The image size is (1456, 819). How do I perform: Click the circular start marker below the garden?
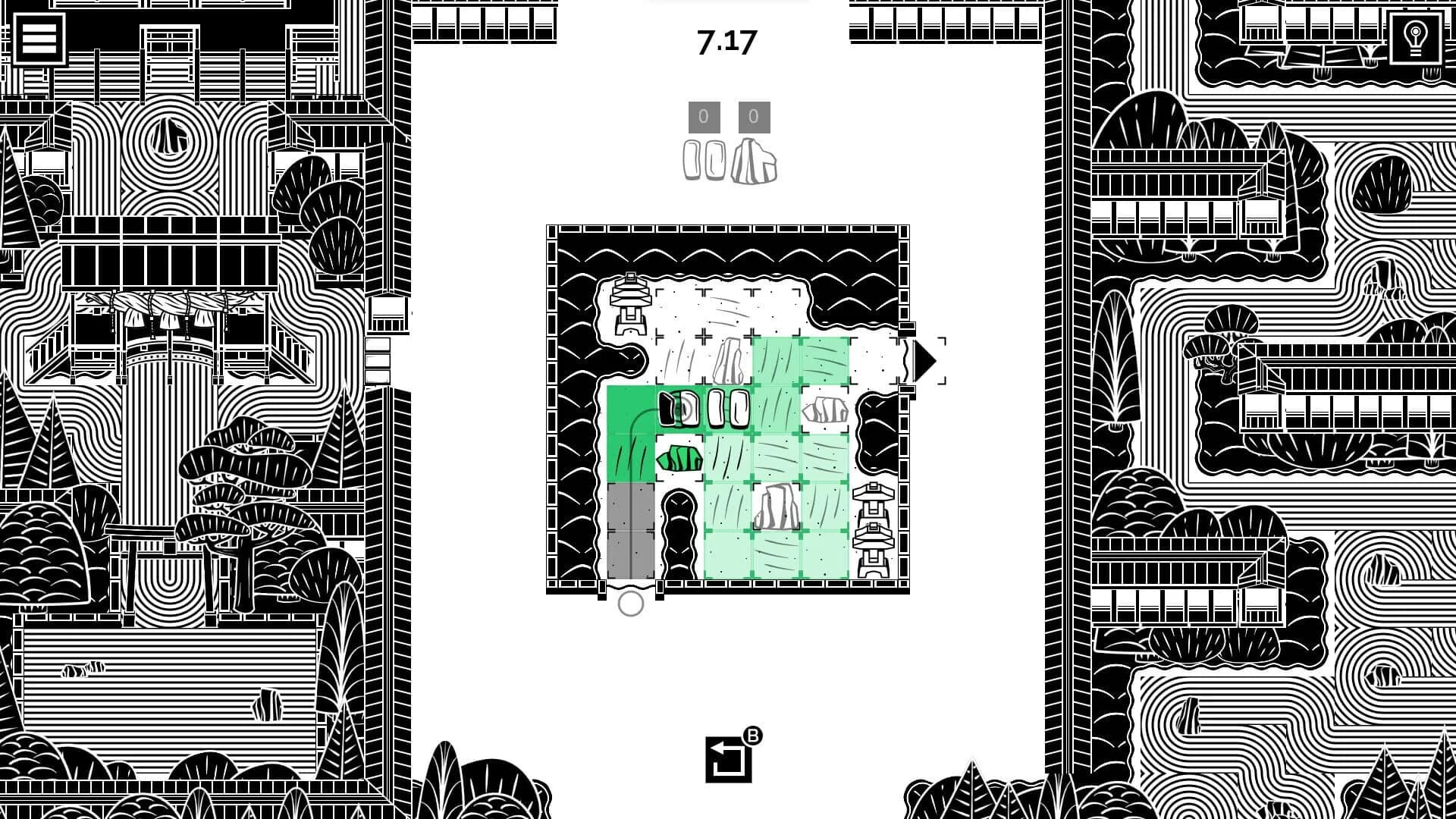tap(631, 605)
